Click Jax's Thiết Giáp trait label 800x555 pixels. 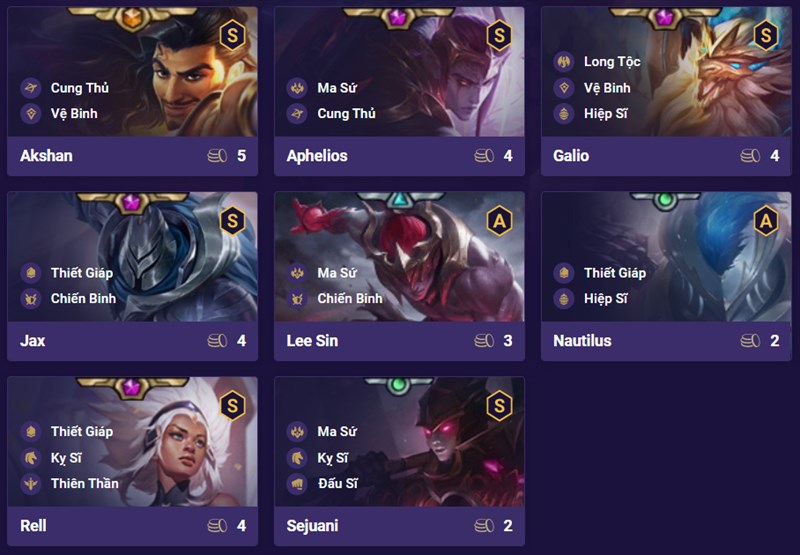tap(80, 273)
